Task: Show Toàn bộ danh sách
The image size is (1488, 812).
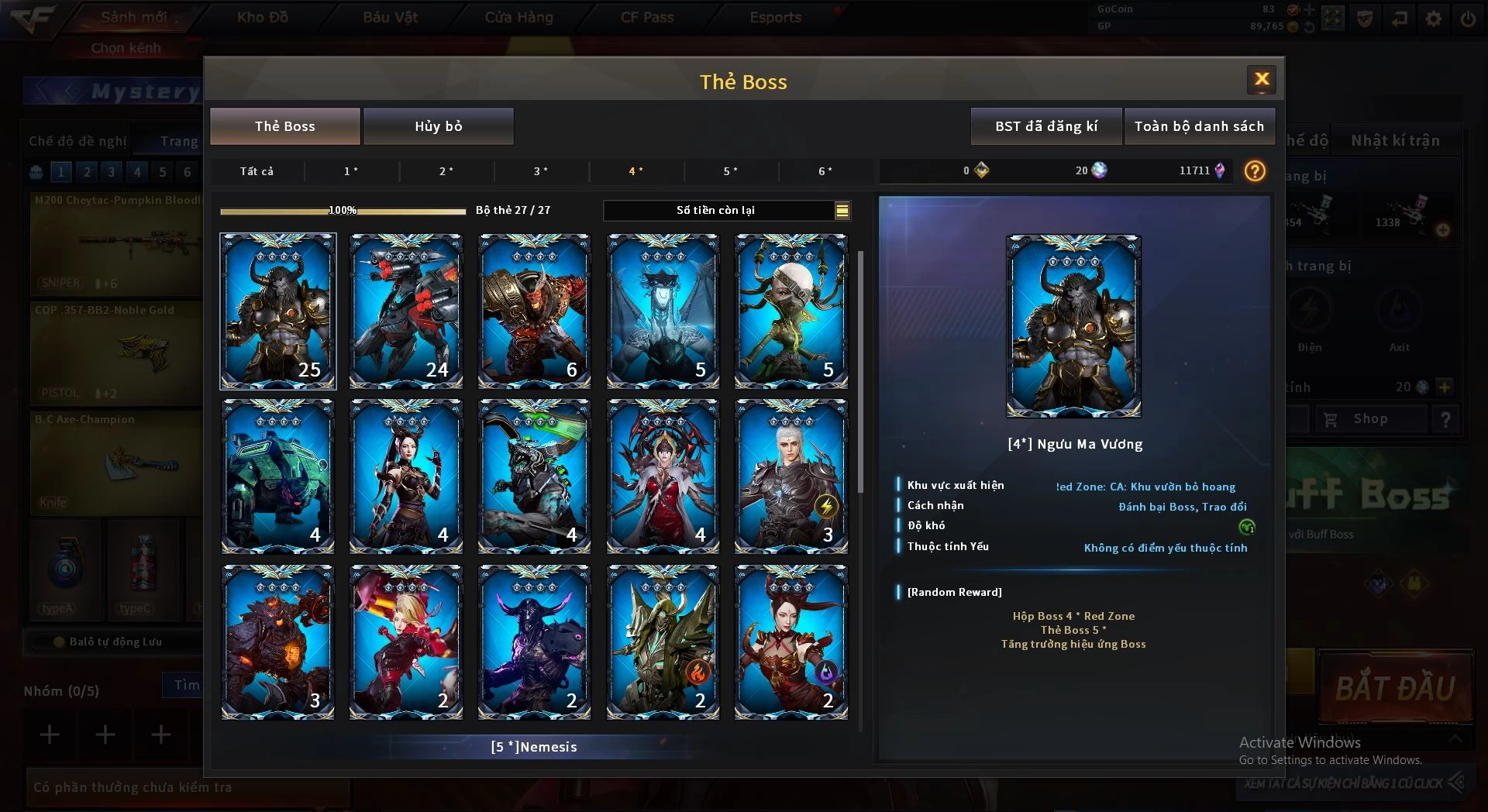Action: pos(1198,126)
